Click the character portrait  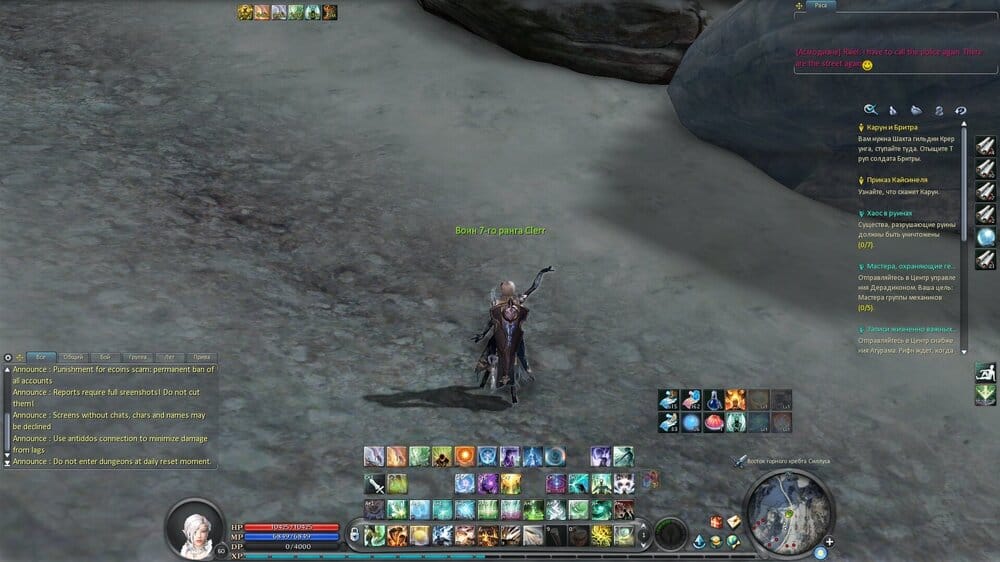(195, 527)
